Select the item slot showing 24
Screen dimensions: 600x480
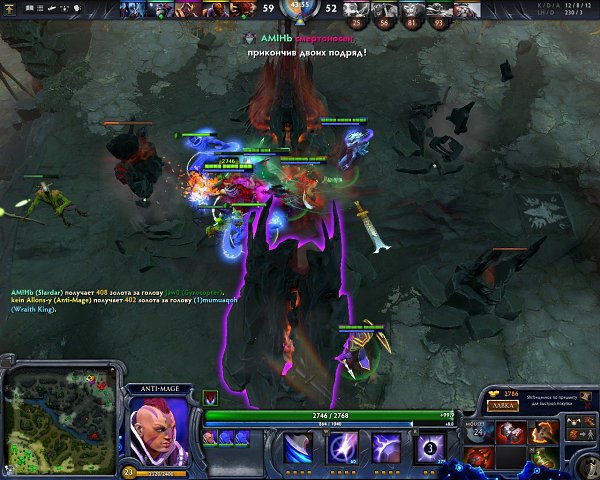[478, 432]
